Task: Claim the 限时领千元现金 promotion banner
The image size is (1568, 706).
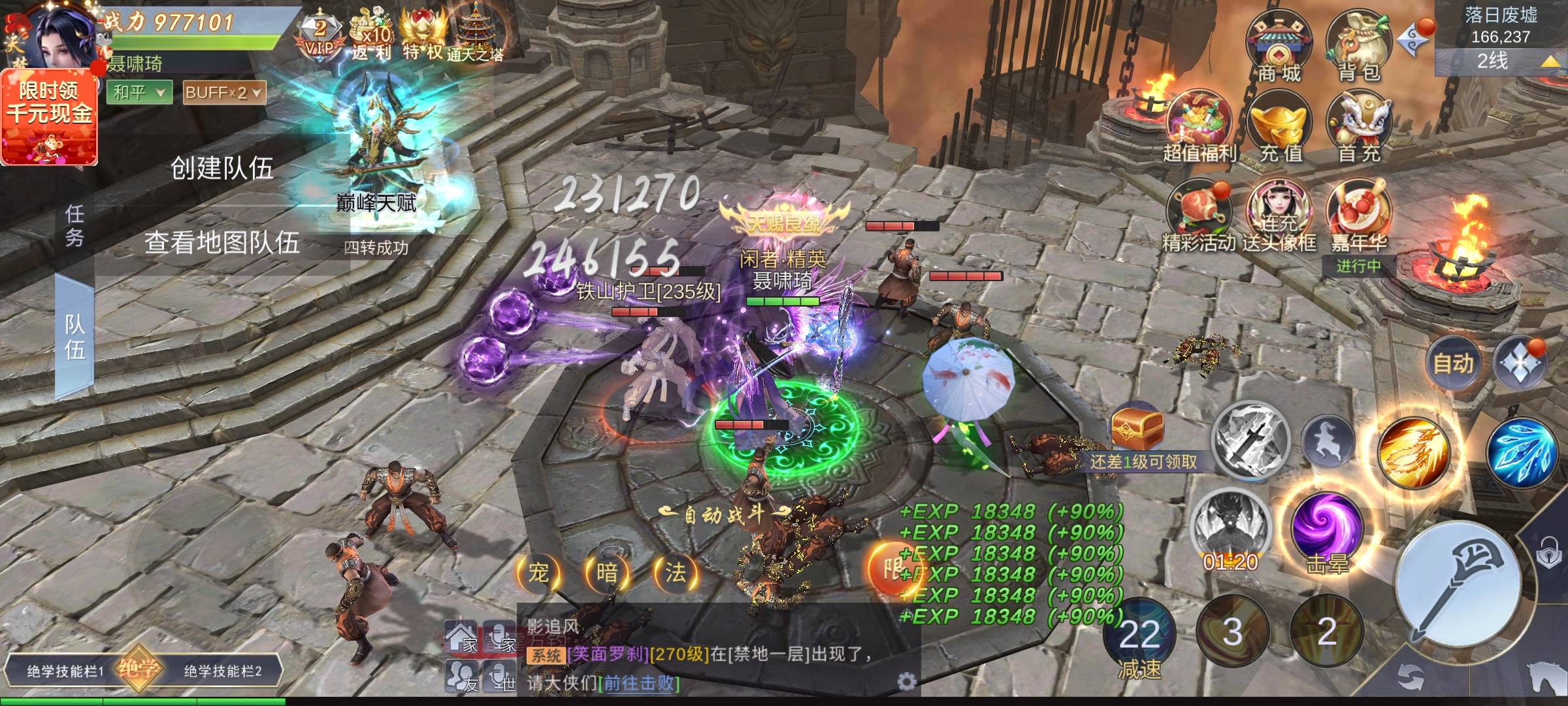Action: point(50,118)
